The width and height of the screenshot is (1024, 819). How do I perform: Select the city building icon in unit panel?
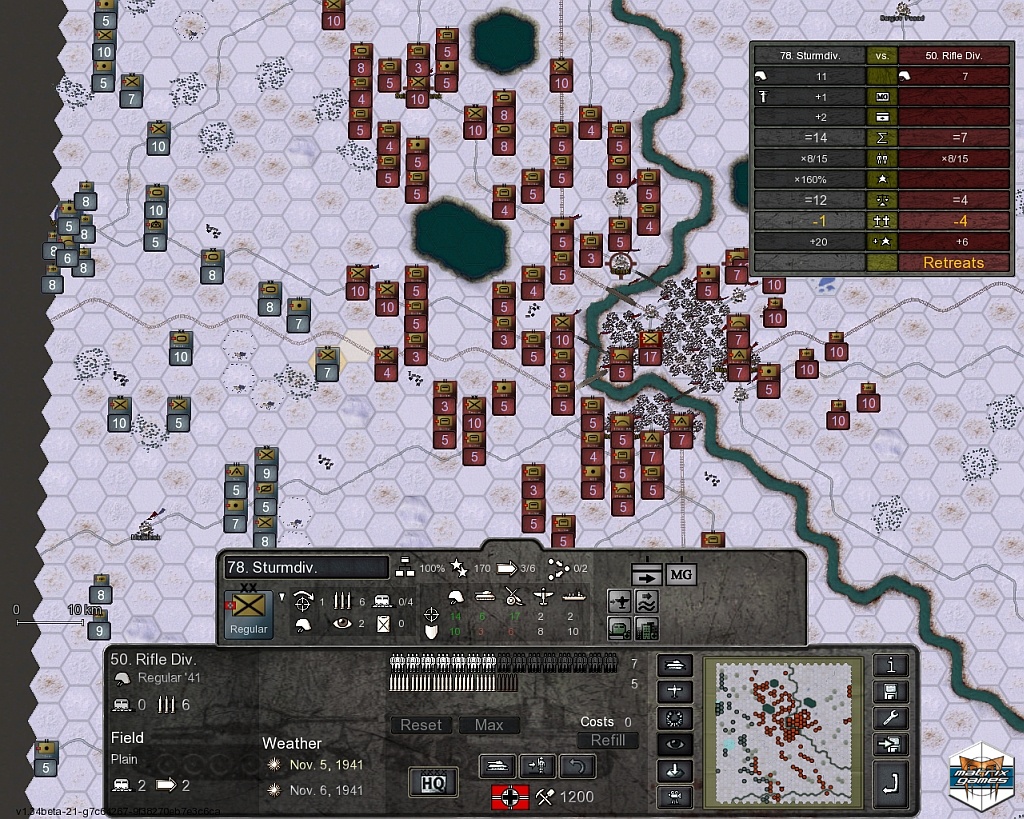(646, 628)
